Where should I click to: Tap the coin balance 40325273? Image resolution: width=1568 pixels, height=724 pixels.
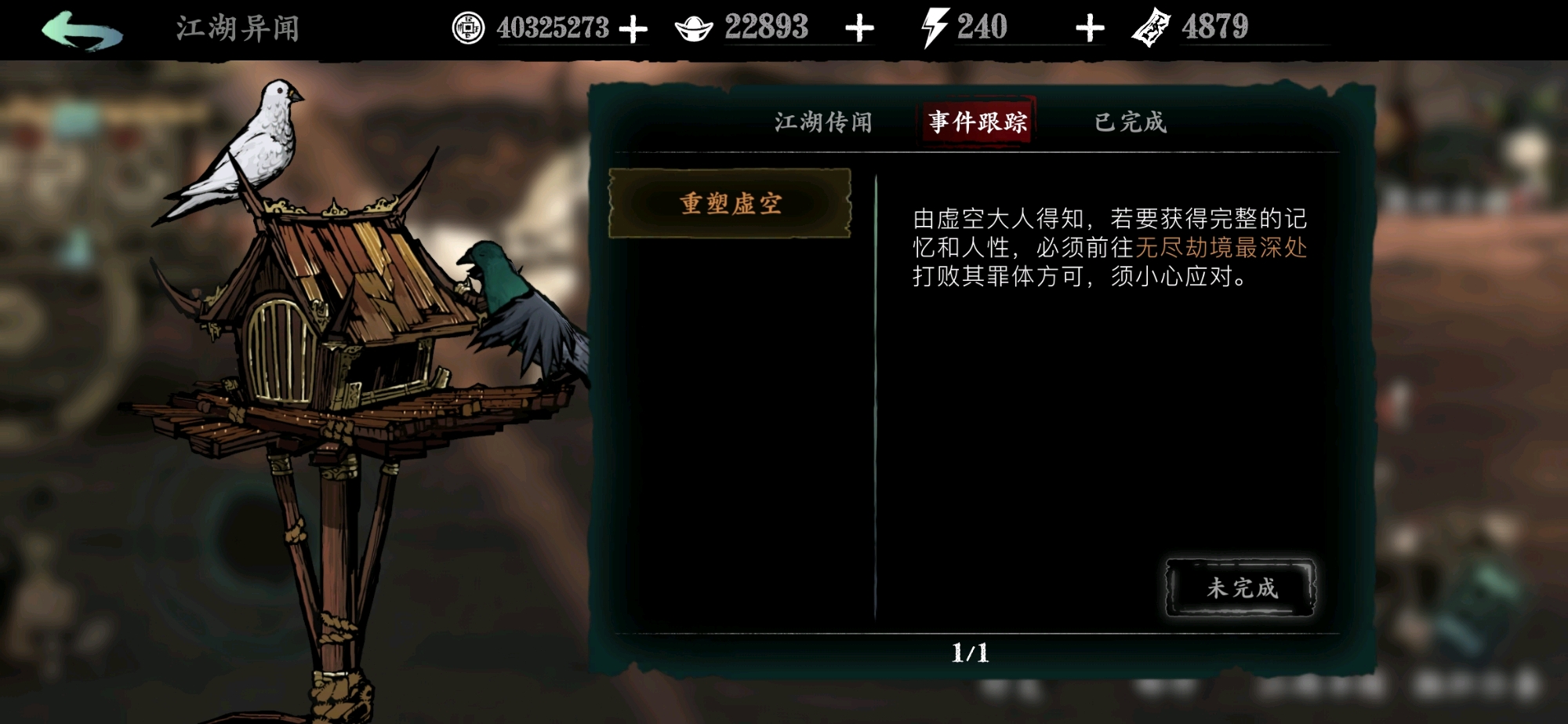point(554,26)
